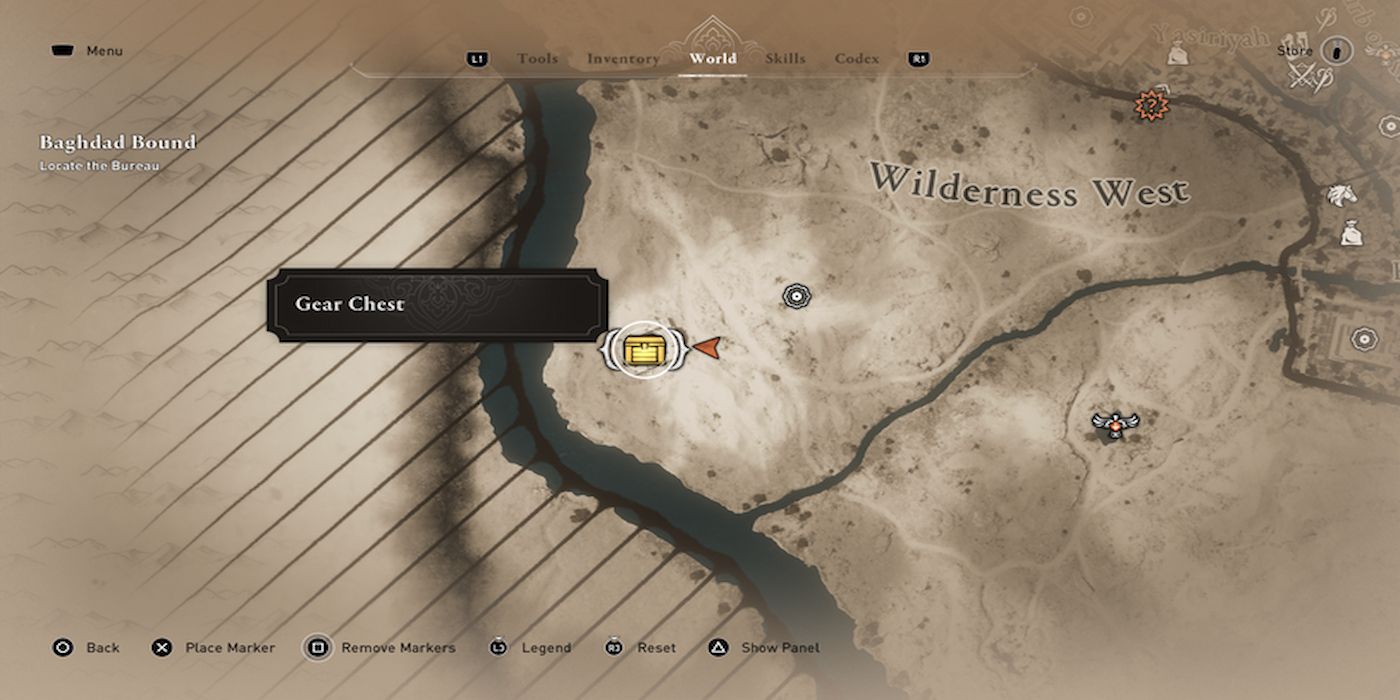This screenshot has width=1400, height=700.
Task: Select the winged eagle viewpoint marker
Action: [x=1112, y=425]
